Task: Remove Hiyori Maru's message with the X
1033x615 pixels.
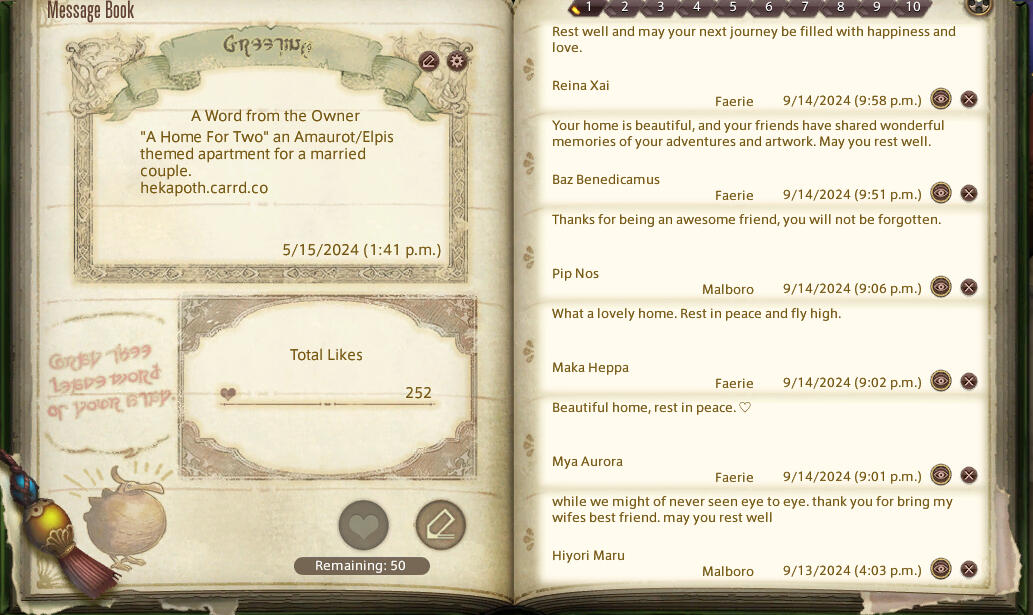Action: tap(969, 569)
